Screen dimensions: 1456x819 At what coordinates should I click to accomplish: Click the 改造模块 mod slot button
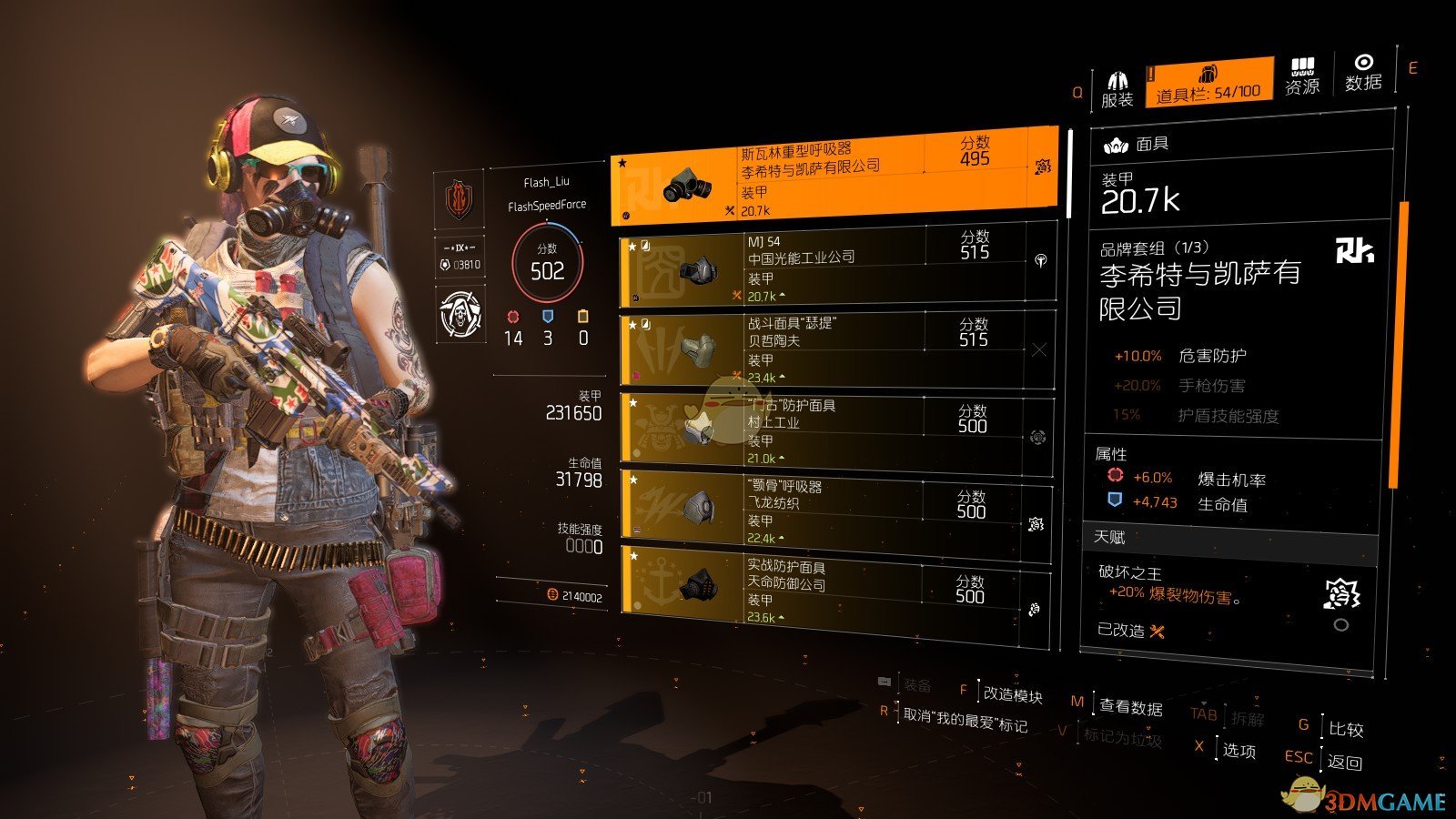click(1012, 695)
